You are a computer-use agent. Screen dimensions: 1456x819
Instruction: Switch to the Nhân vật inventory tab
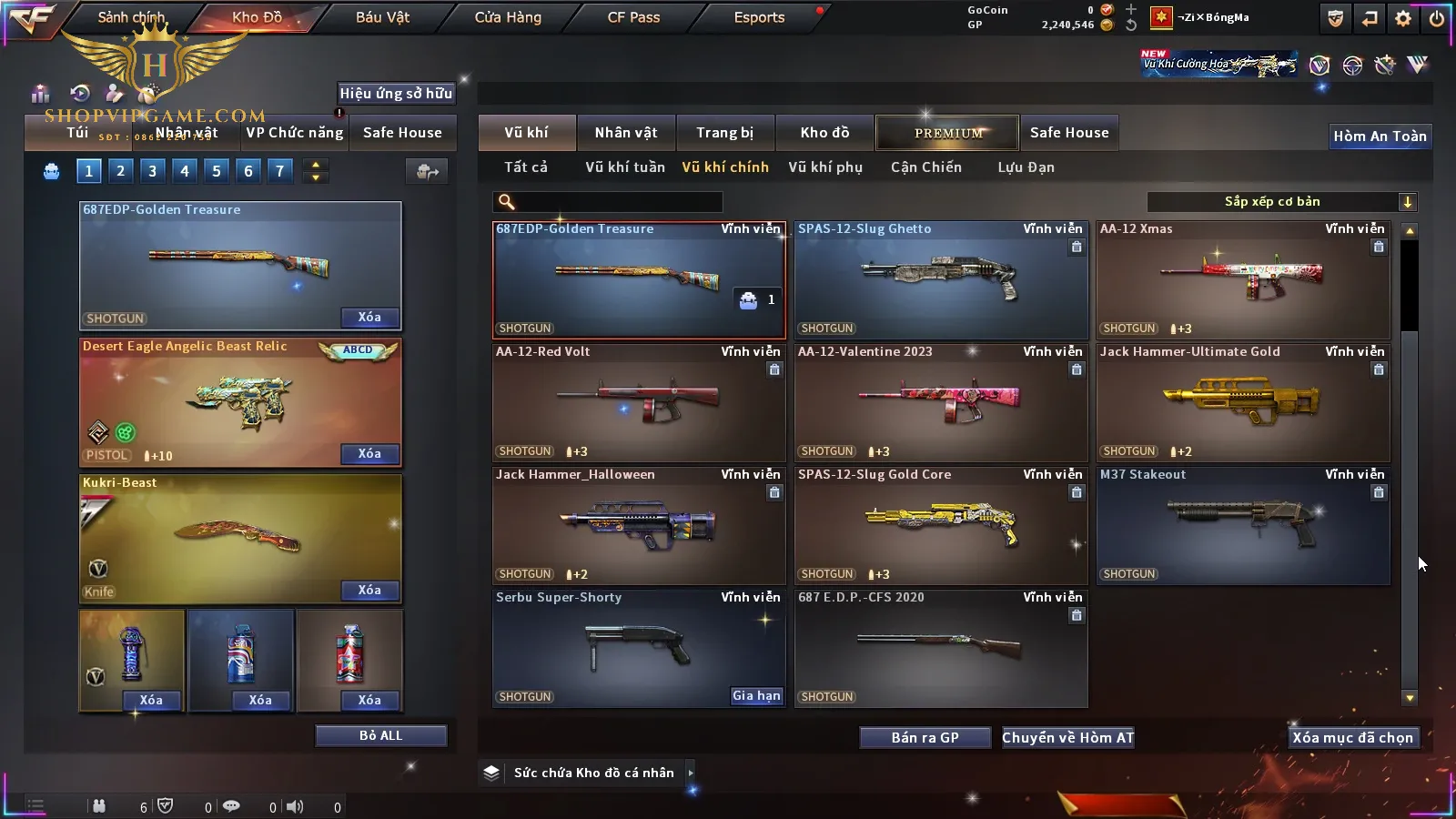click(626, 133)
